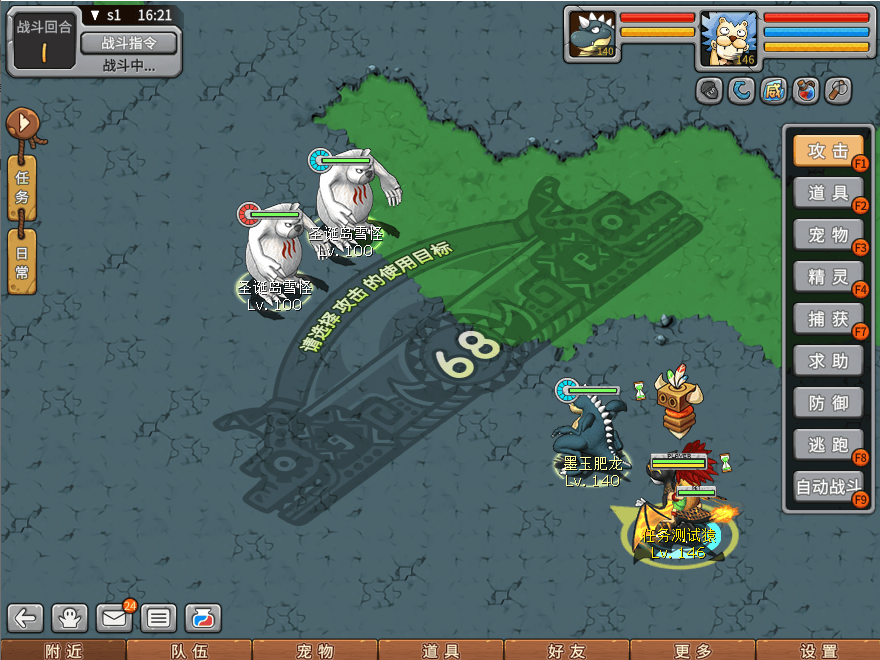Select the 防御 (Defend) command
Viewport: 880px width, 660px height.
828,403
